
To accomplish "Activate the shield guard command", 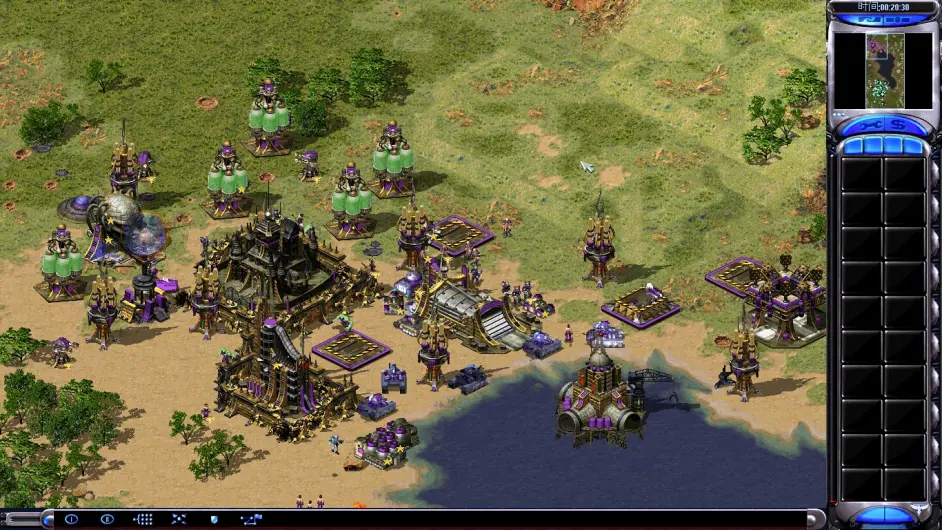I will point(213,519).
